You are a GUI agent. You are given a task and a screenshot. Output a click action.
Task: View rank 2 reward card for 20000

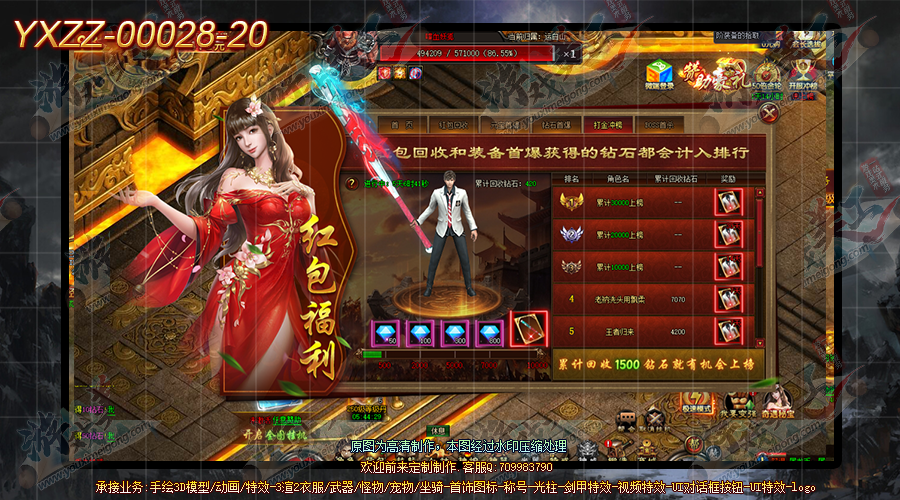(728, 235)
